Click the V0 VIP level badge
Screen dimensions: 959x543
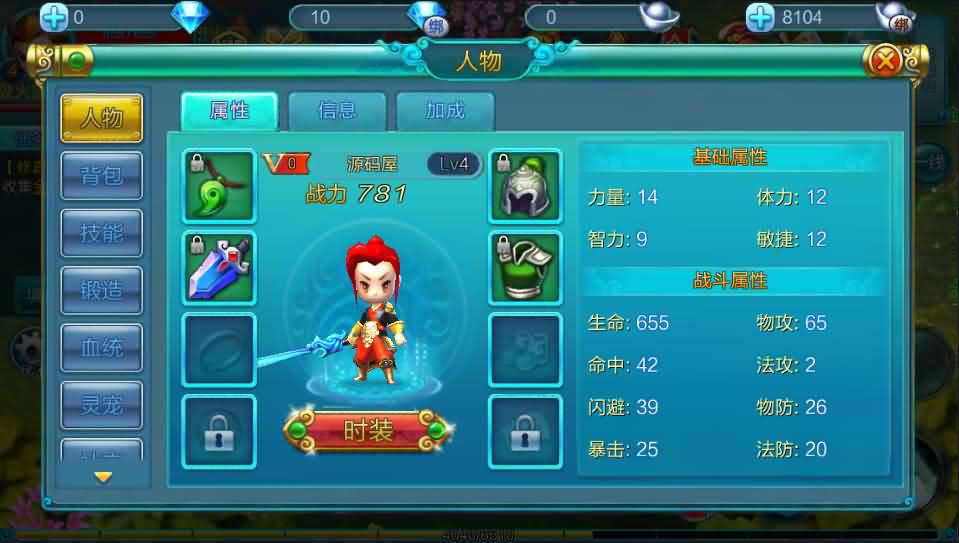(x=281, y=163)
